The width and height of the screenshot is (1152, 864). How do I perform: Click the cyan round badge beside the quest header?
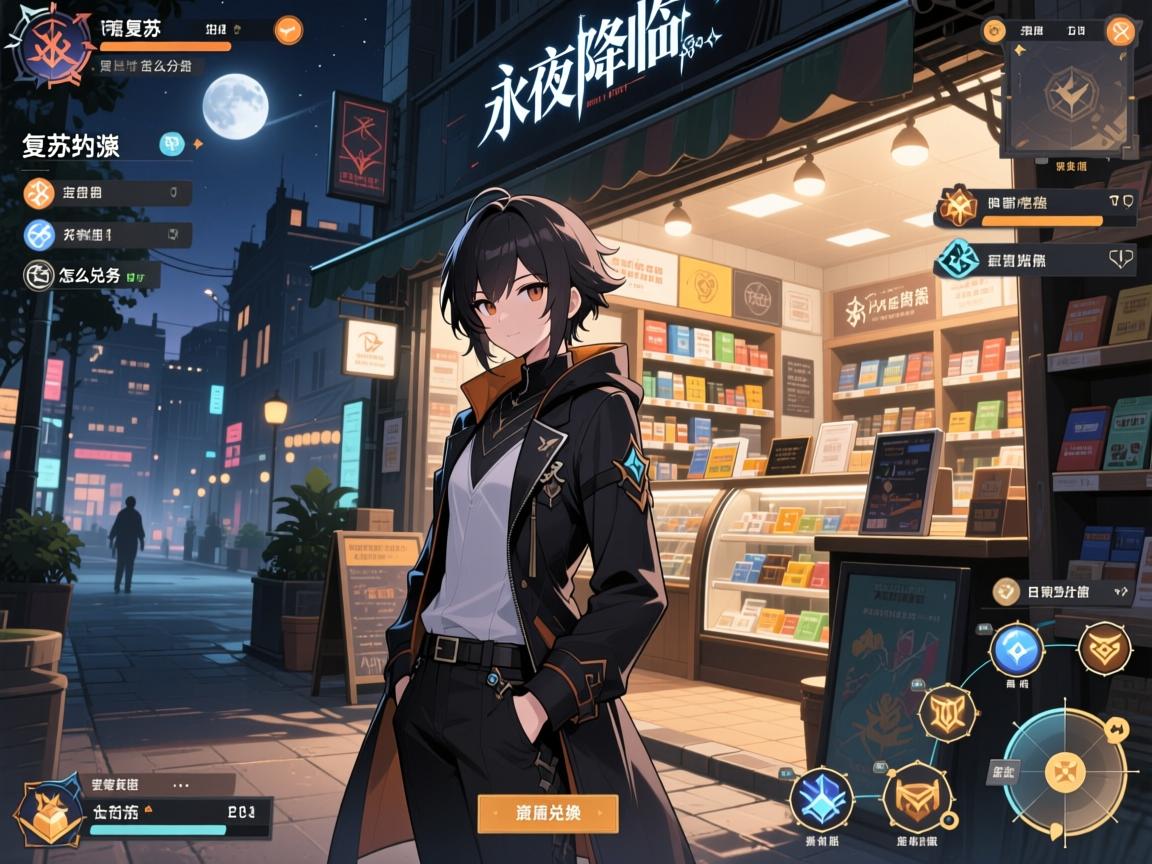pyautogui.click(x=172, y=145)
